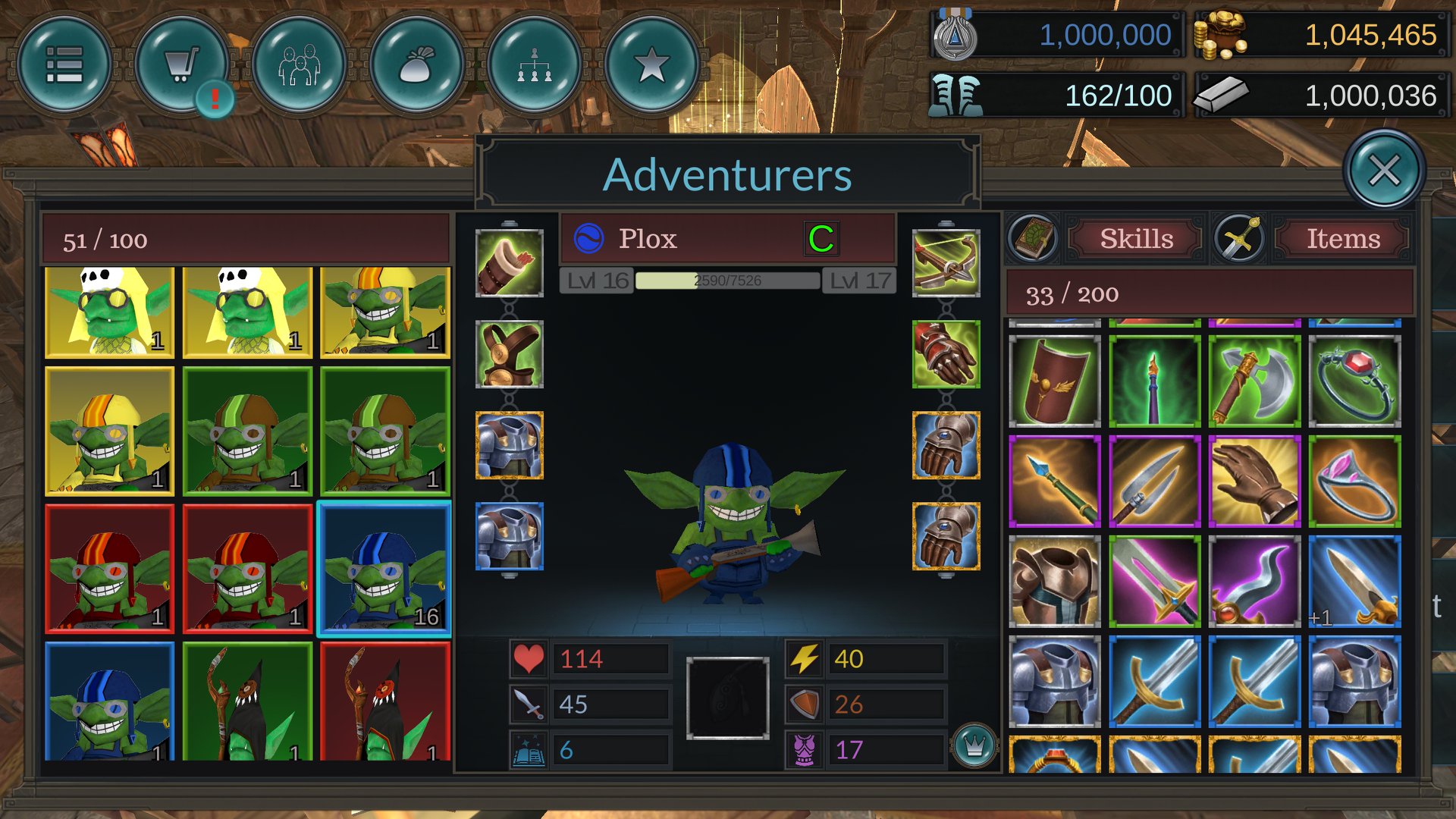The image size is (1456, 819).
Task: Pick the brown leather glove item
Action: point(1254,482)
